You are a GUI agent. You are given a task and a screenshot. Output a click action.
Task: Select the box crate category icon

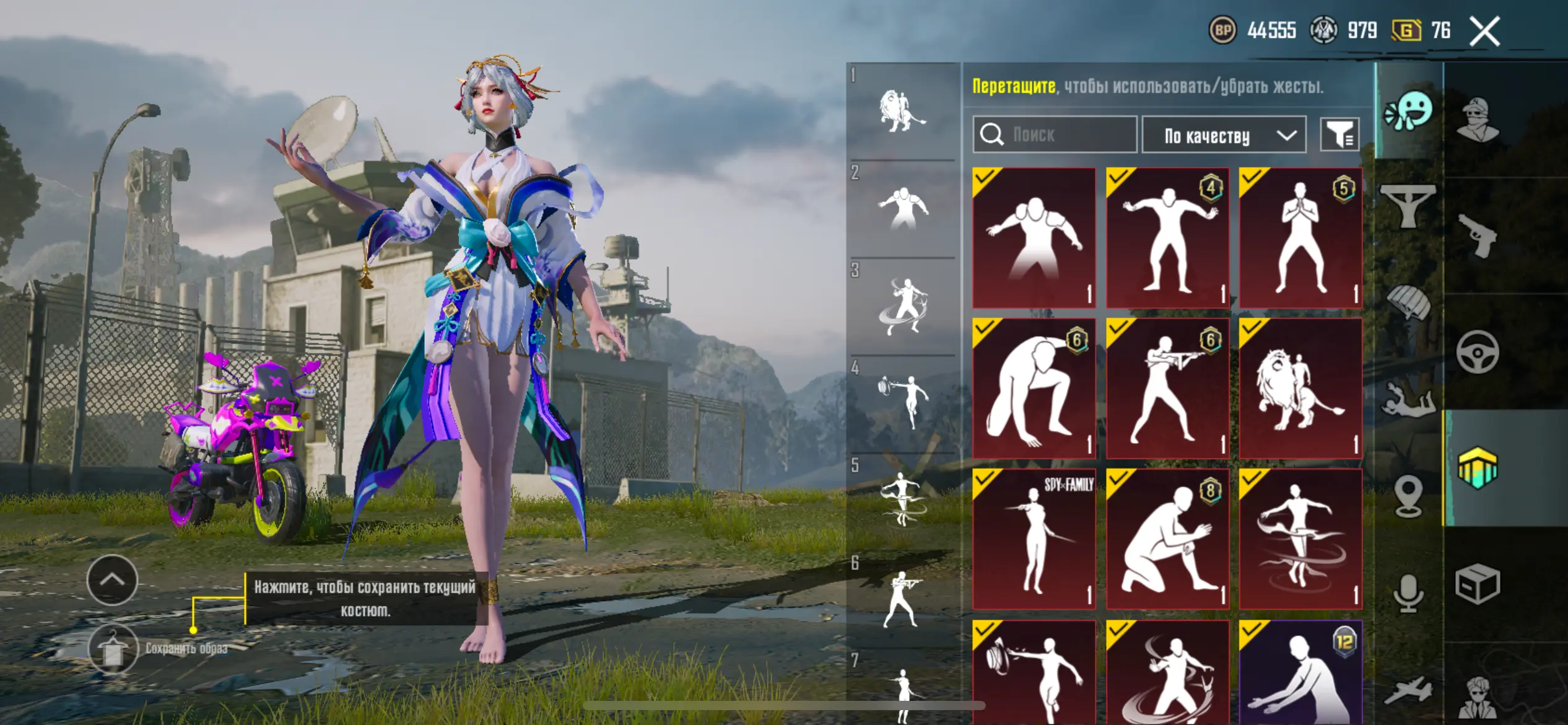point(1478,584)
